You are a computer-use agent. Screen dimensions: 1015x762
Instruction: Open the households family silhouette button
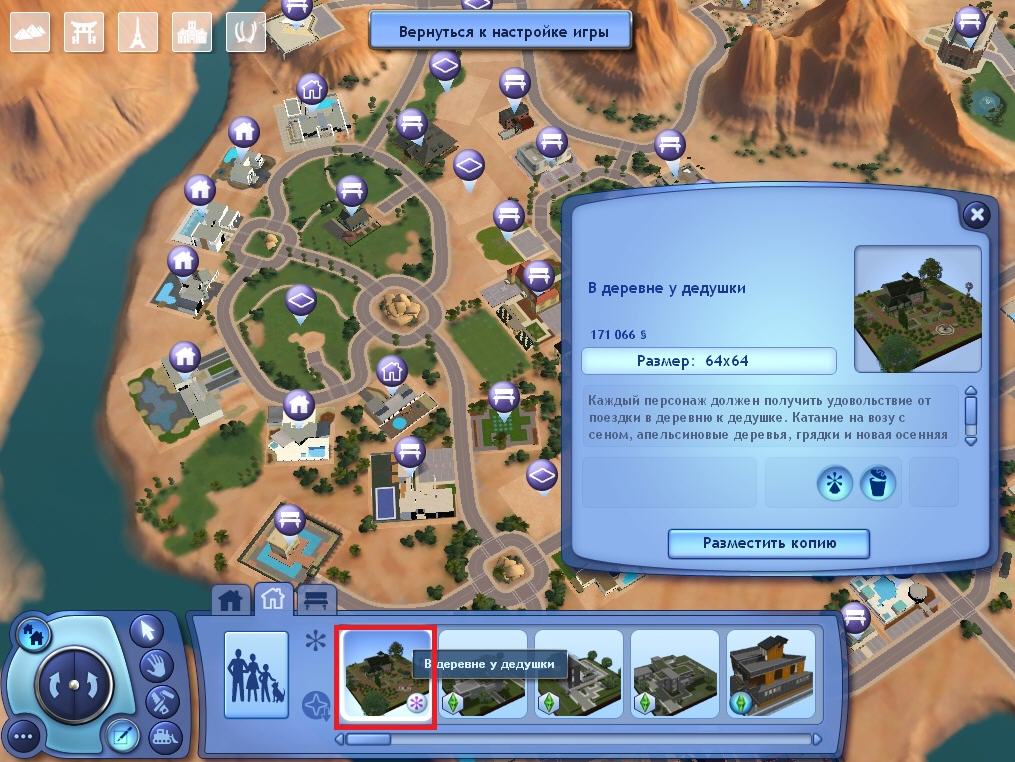[x=256, y=674]
